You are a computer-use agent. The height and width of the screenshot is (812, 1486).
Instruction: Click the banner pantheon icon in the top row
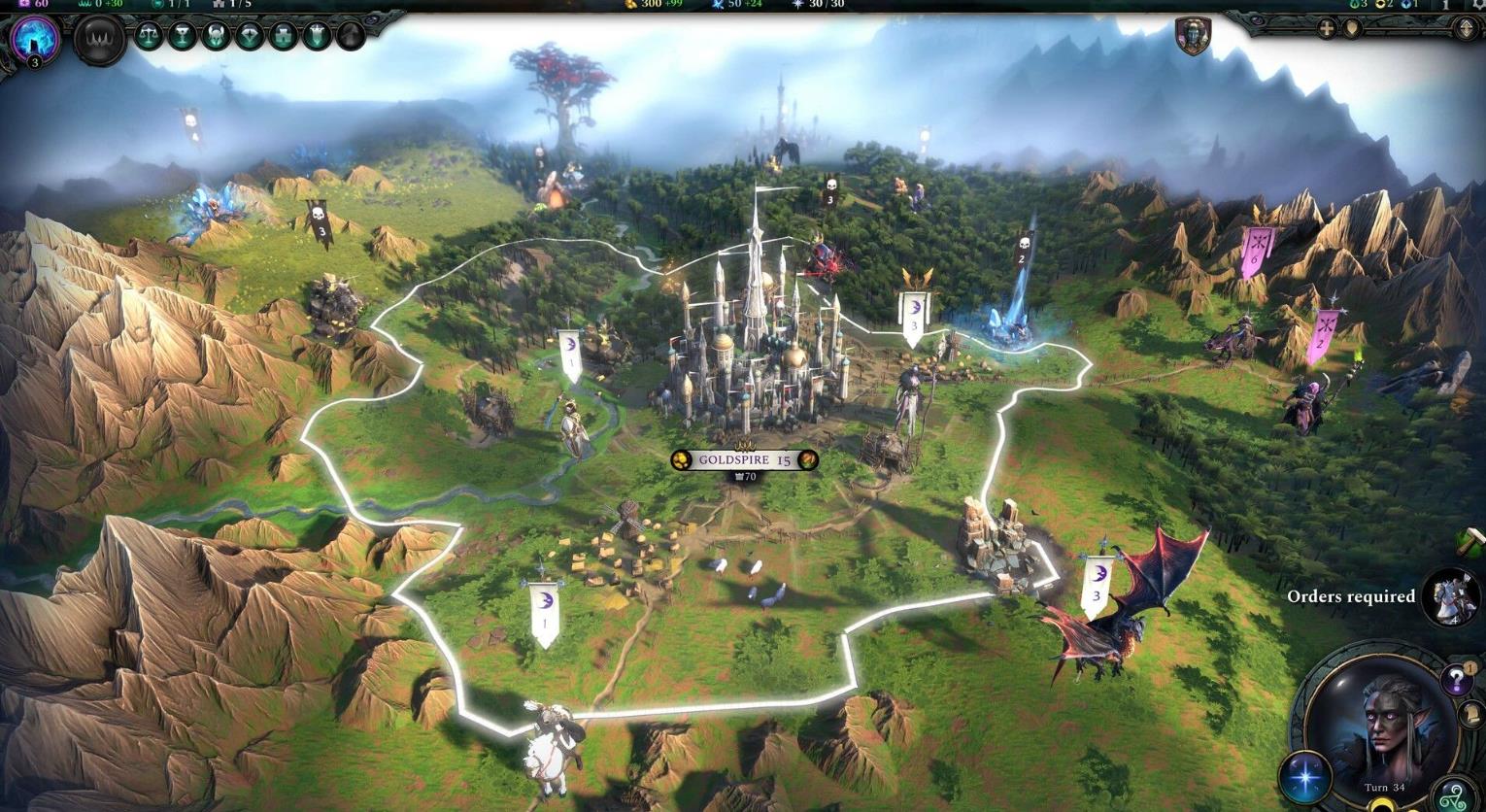tap(317, 36)
